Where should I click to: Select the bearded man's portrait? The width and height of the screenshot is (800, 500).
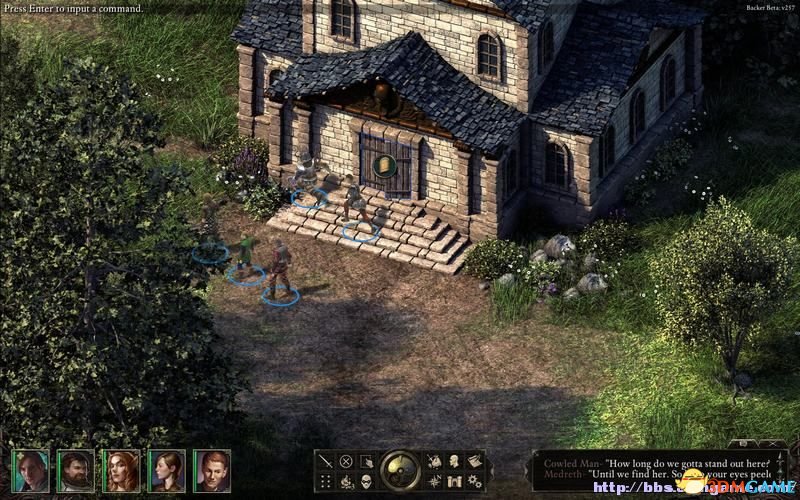tap(75, 470)
